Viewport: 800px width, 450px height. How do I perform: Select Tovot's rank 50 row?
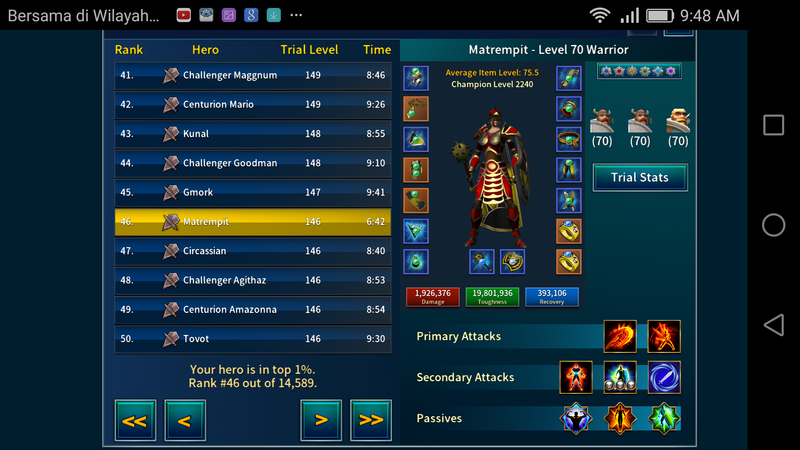point(253,339)
